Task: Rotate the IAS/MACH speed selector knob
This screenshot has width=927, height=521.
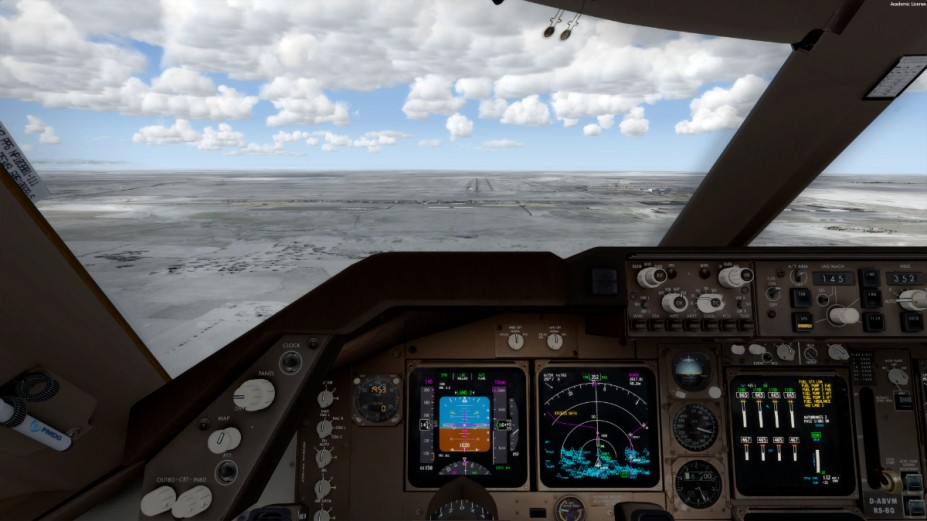Action: (x=843, y=316)
